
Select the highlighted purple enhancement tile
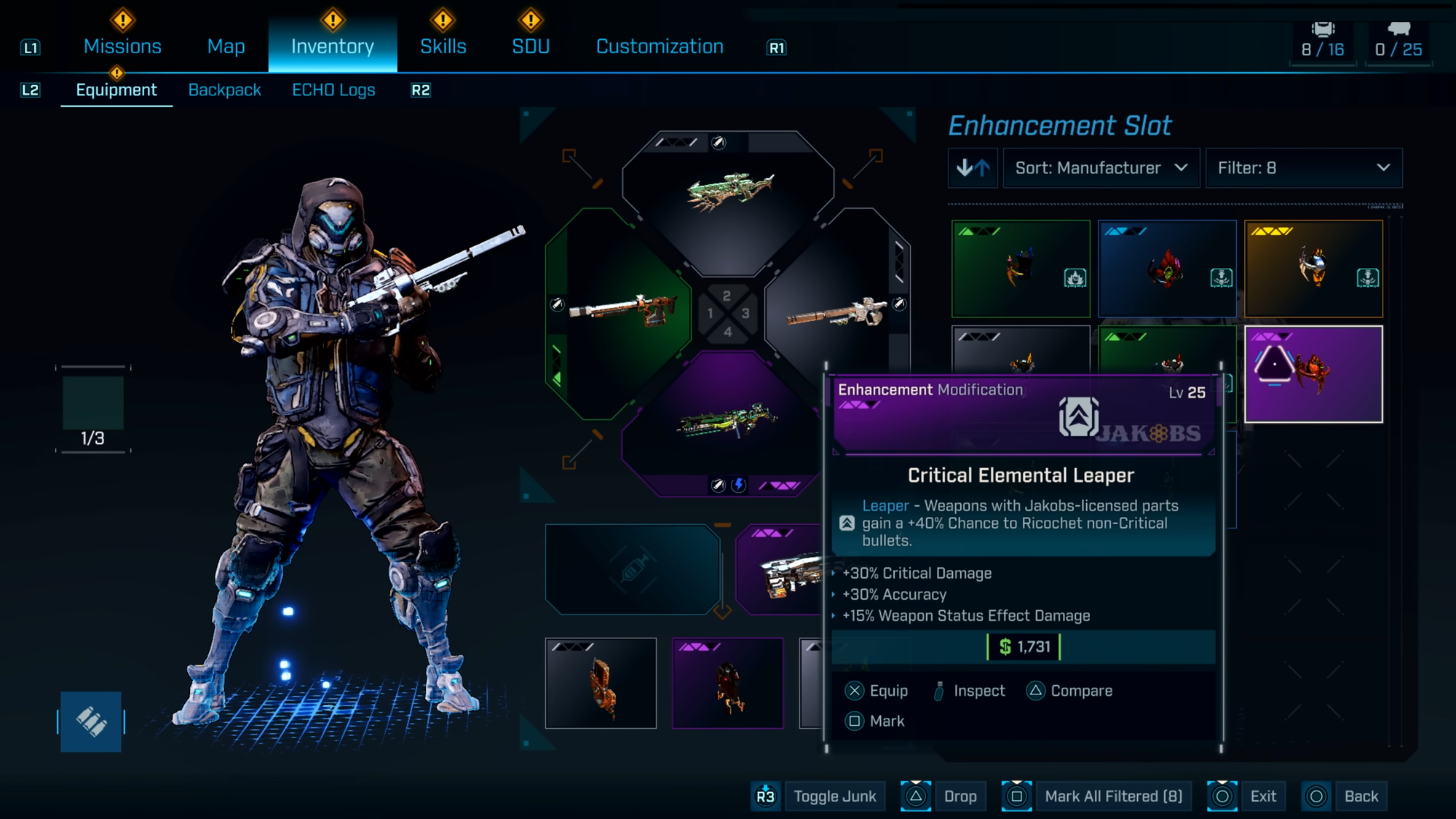point(1313,374)
